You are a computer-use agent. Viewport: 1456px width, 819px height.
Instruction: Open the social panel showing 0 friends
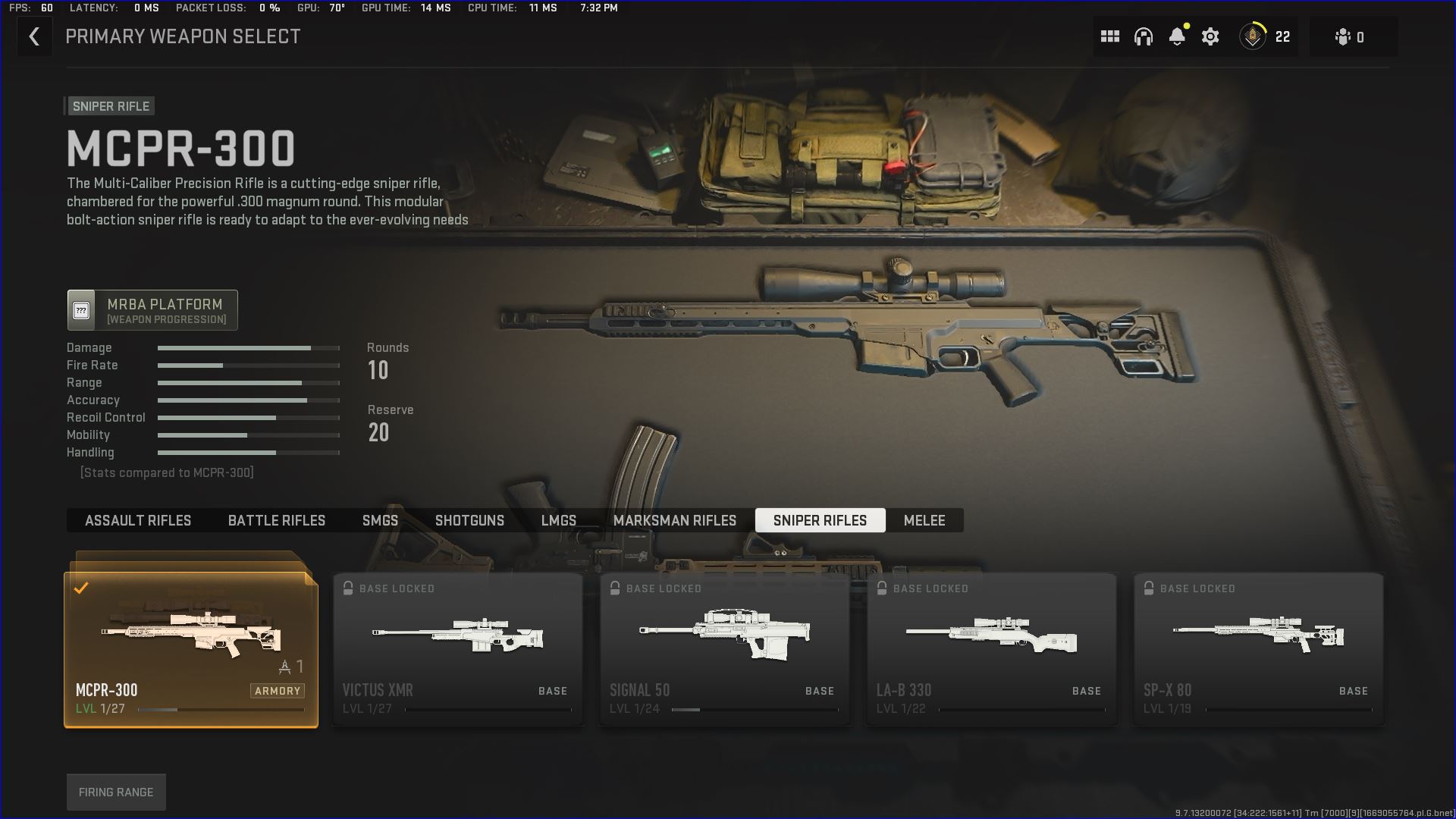[x=1352, y=36]
